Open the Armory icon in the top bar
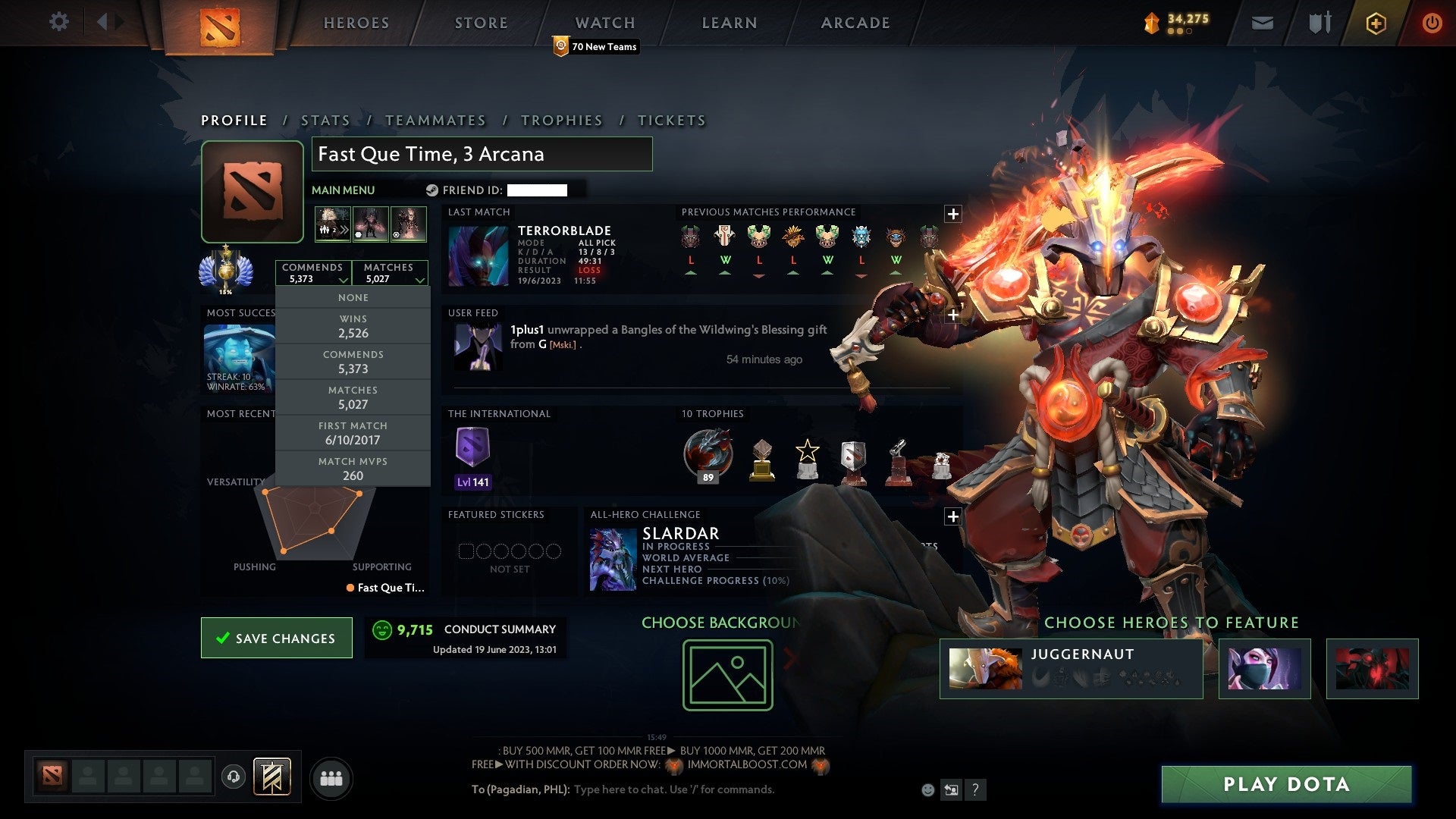The height and width of the screenshot is (819, 1456). pos(1319,22)
